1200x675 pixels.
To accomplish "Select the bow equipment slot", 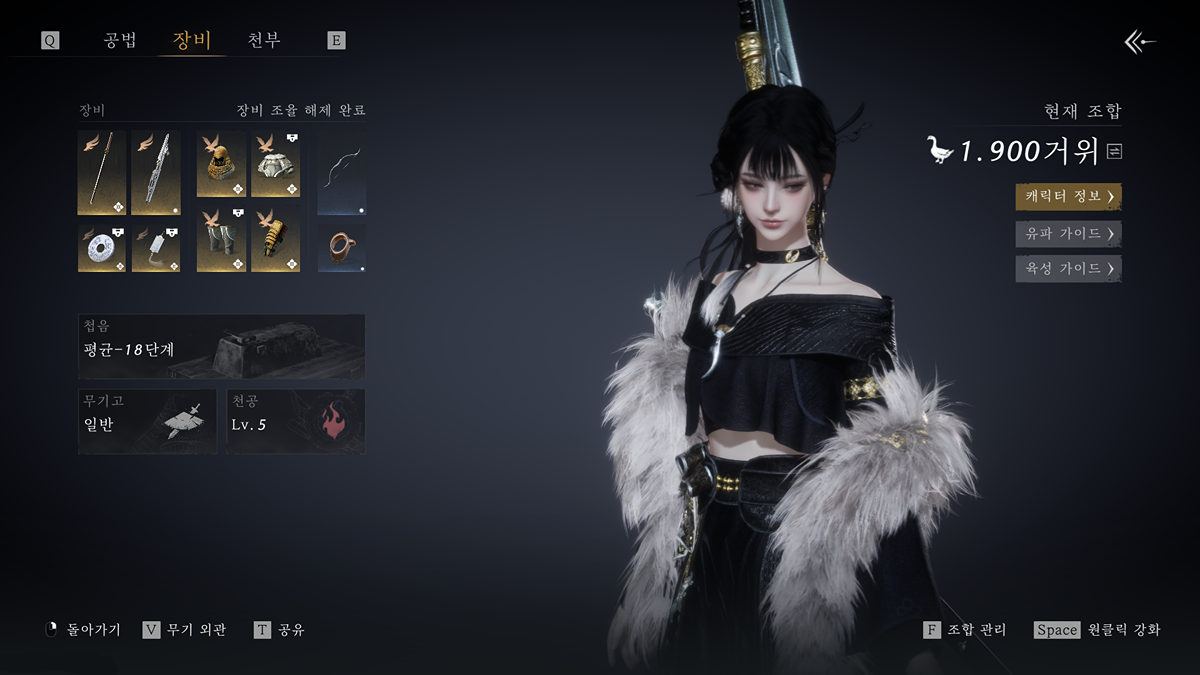I will [342, 172].
